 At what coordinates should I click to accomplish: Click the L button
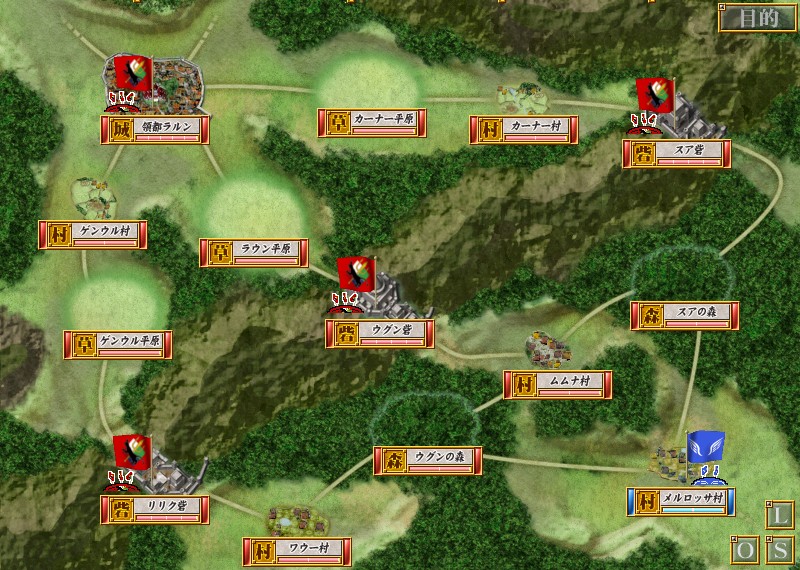780,517
